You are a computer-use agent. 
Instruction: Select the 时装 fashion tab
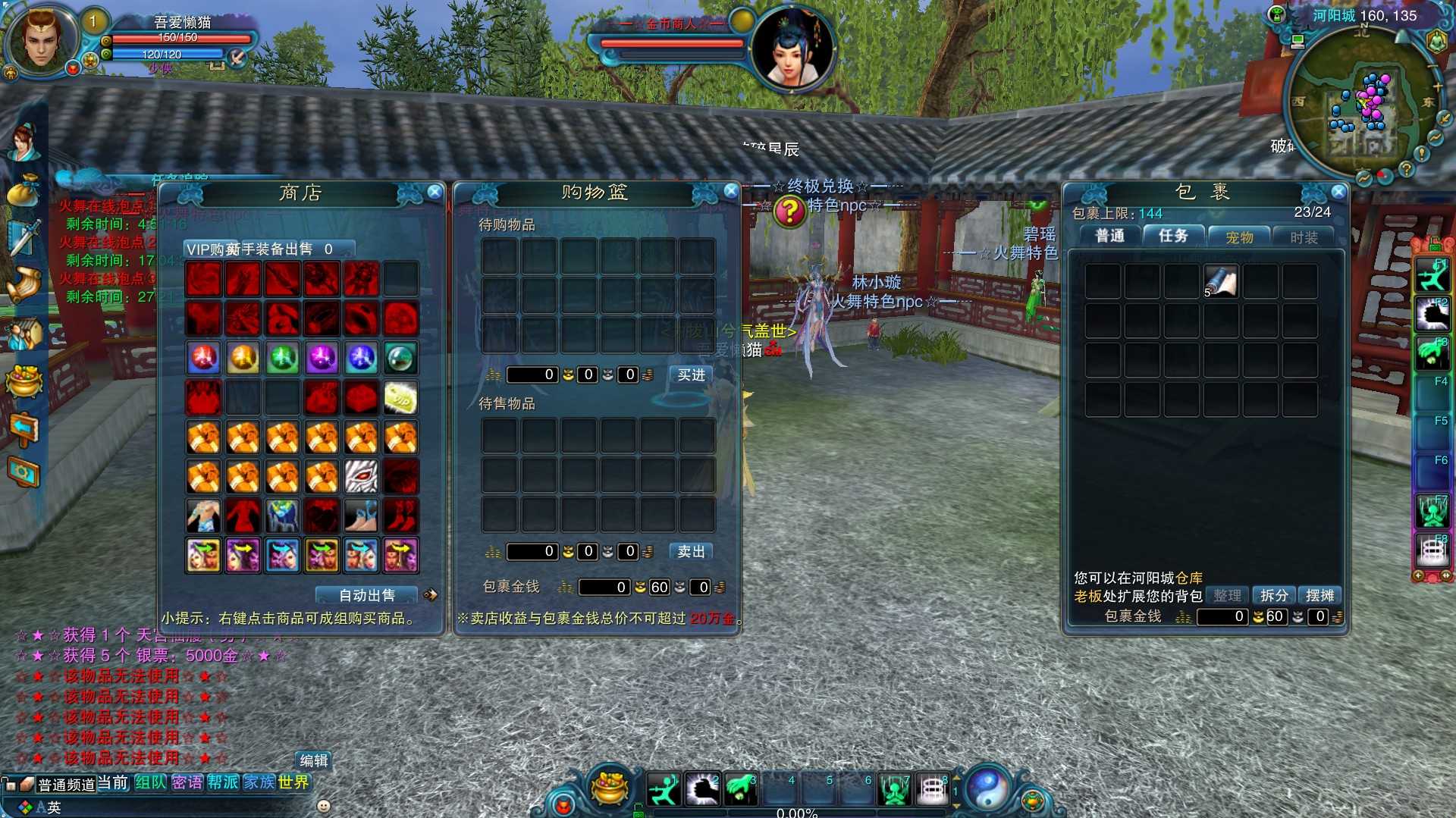click(x=1304, y=237)
